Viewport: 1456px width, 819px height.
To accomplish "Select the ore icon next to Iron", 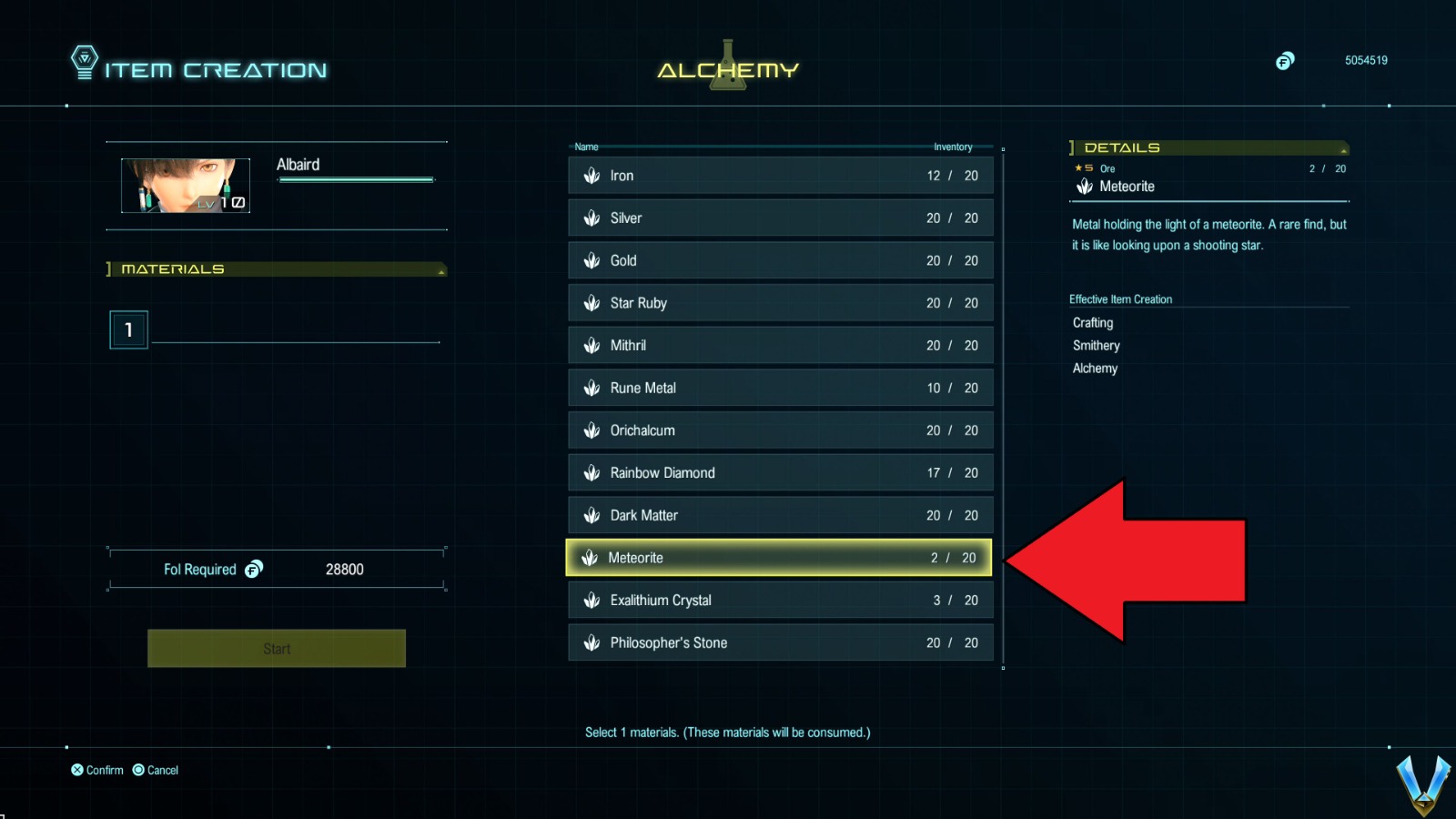I will pyautogui.click(x=591, y=176).
